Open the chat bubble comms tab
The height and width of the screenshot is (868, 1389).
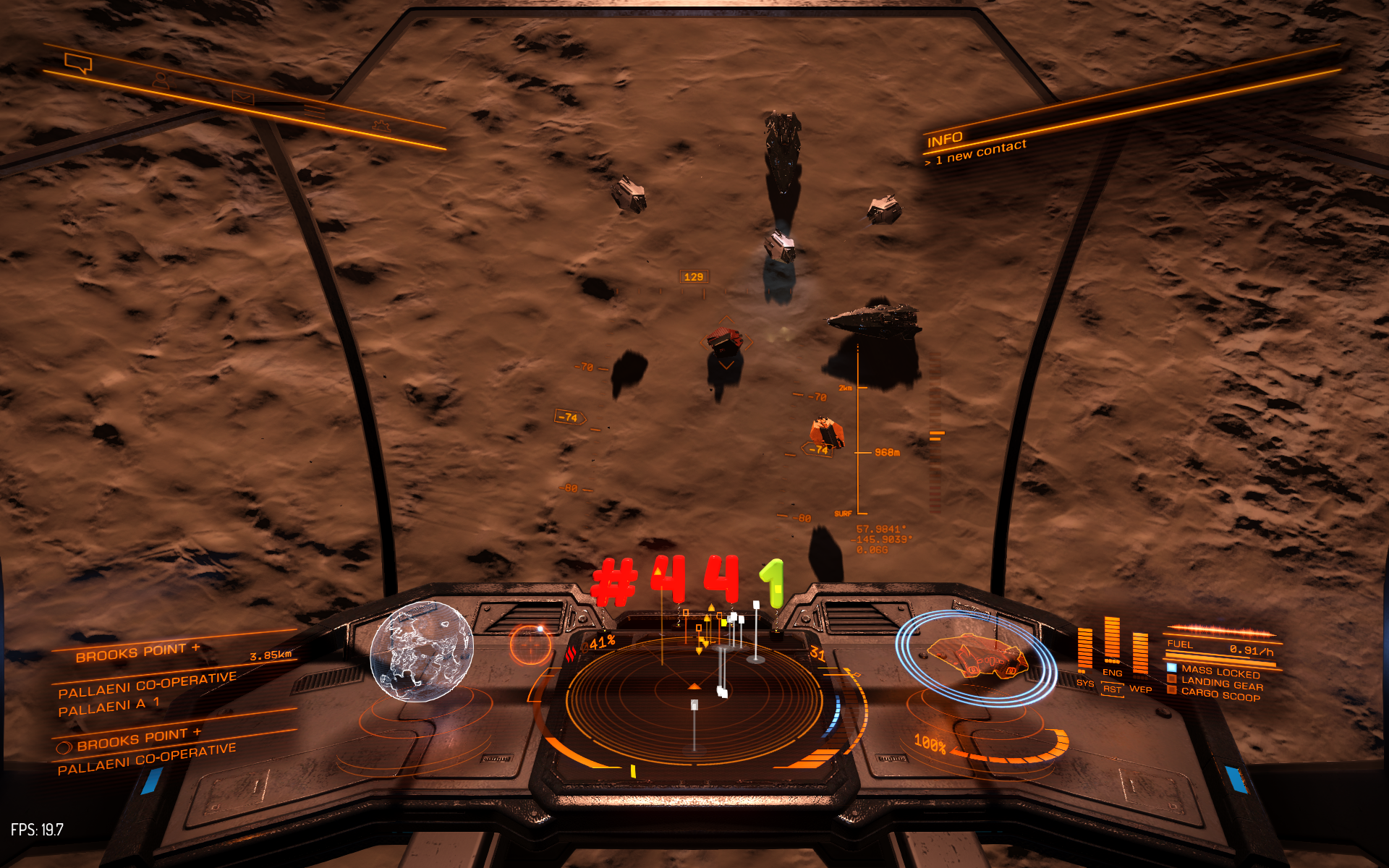click(x=78, y=63)
